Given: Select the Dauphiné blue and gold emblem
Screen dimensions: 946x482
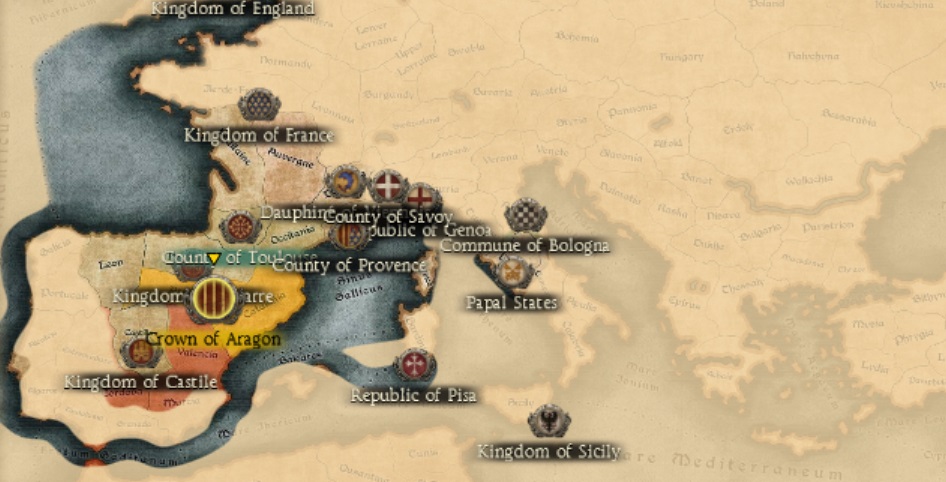Looking at the screenshot, I should tap(345, 183).
